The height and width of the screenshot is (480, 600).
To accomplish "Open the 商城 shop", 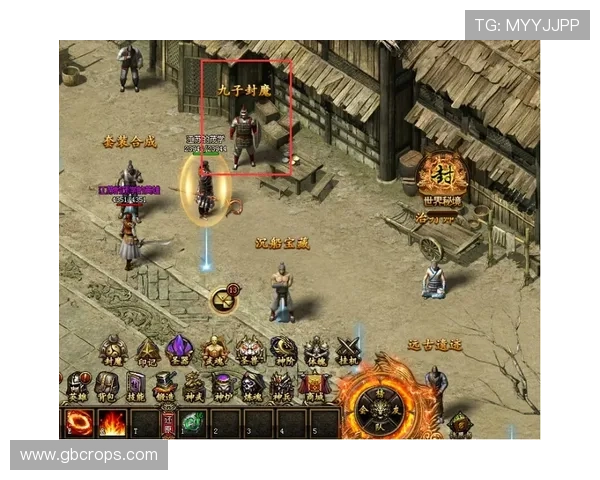I will [314, 385].
